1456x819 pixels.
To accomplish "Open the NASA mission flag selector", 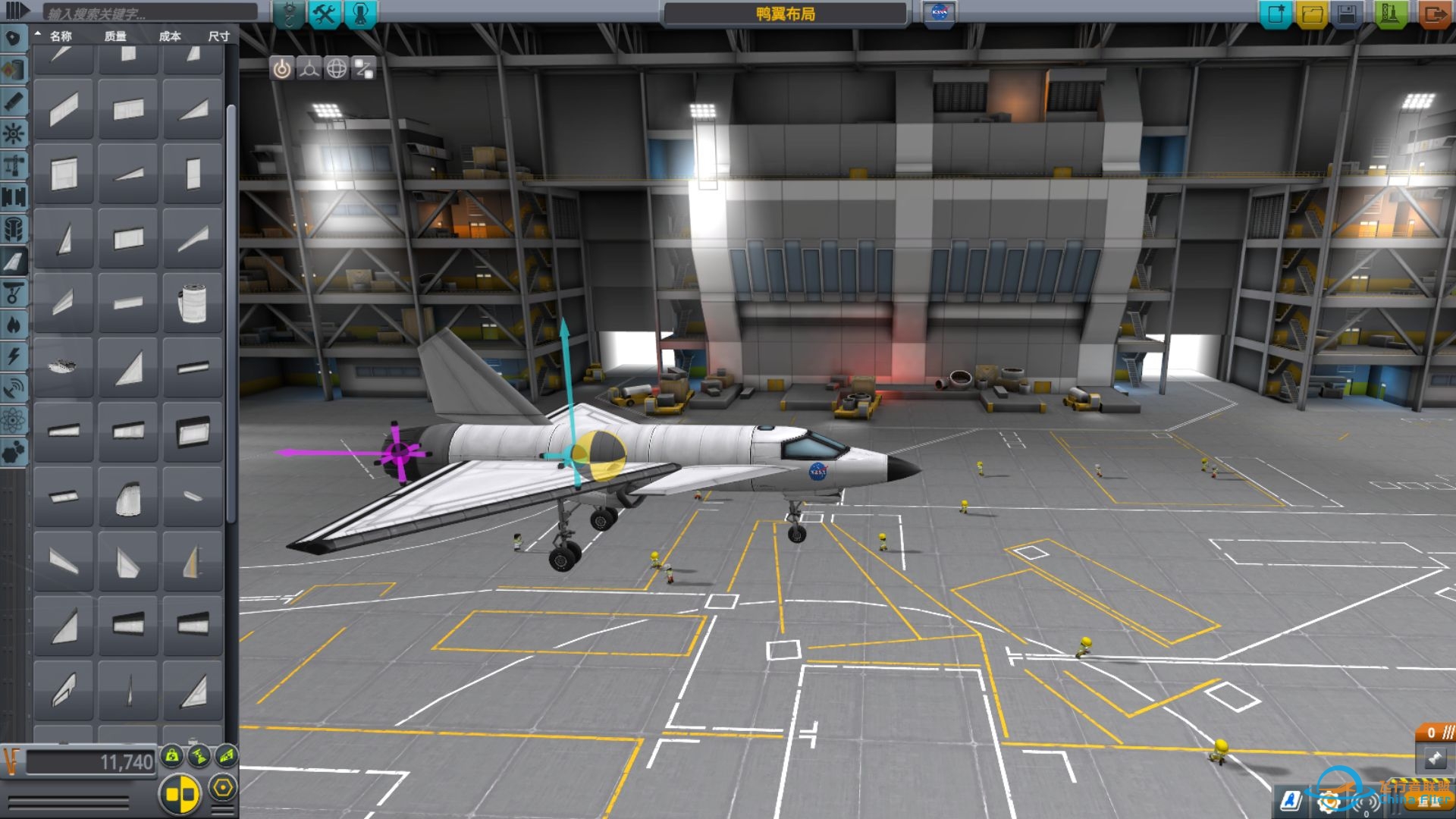I will tap(940, 13).
